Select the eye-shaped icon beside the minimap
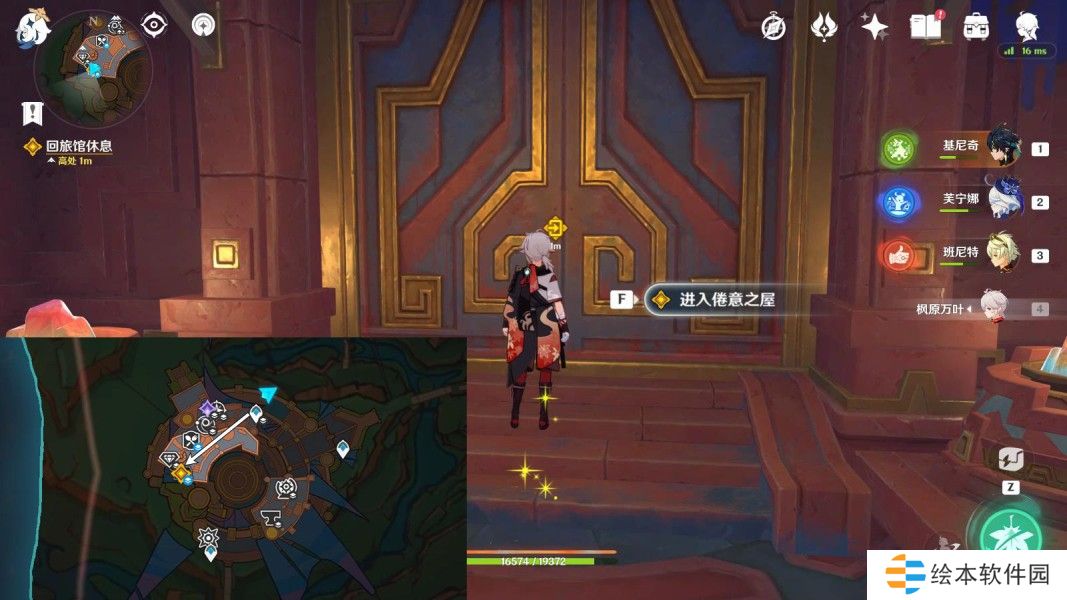This screenshot has width=1067, height=600. [x=154, y=24]
